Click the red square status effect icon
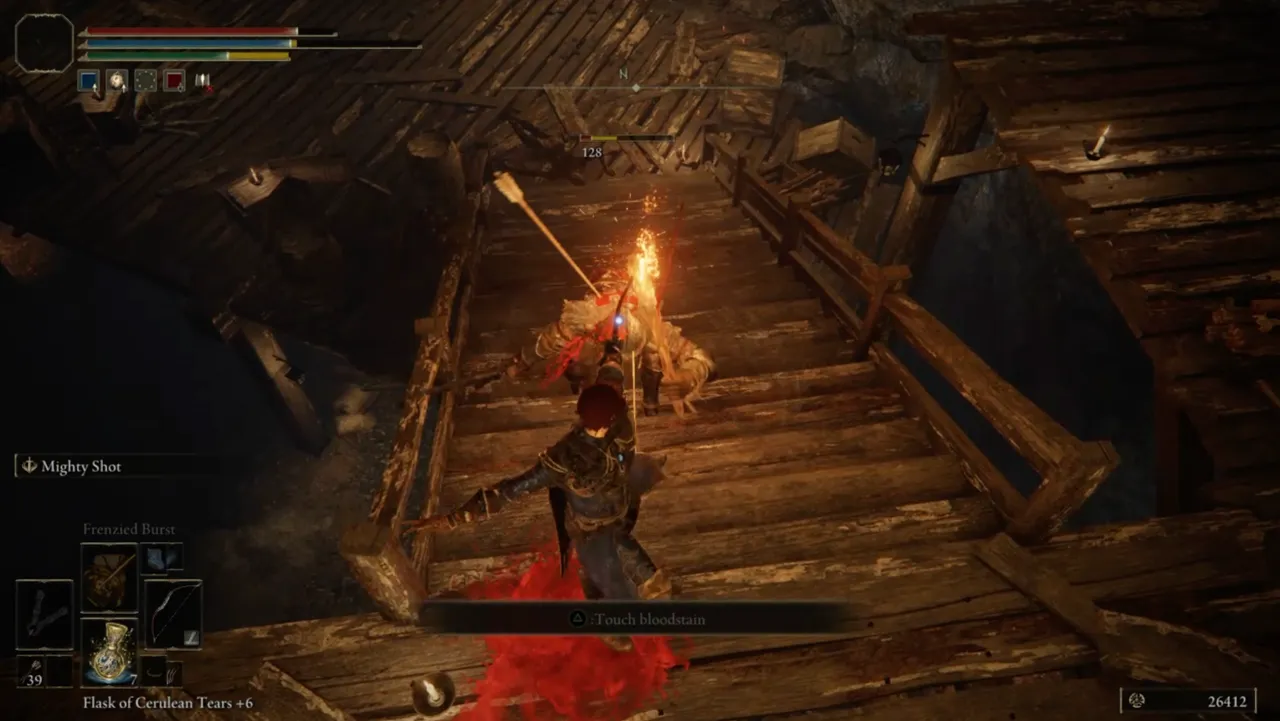Viewport: 1280px width, 721px height. click(x=174, y=80)
